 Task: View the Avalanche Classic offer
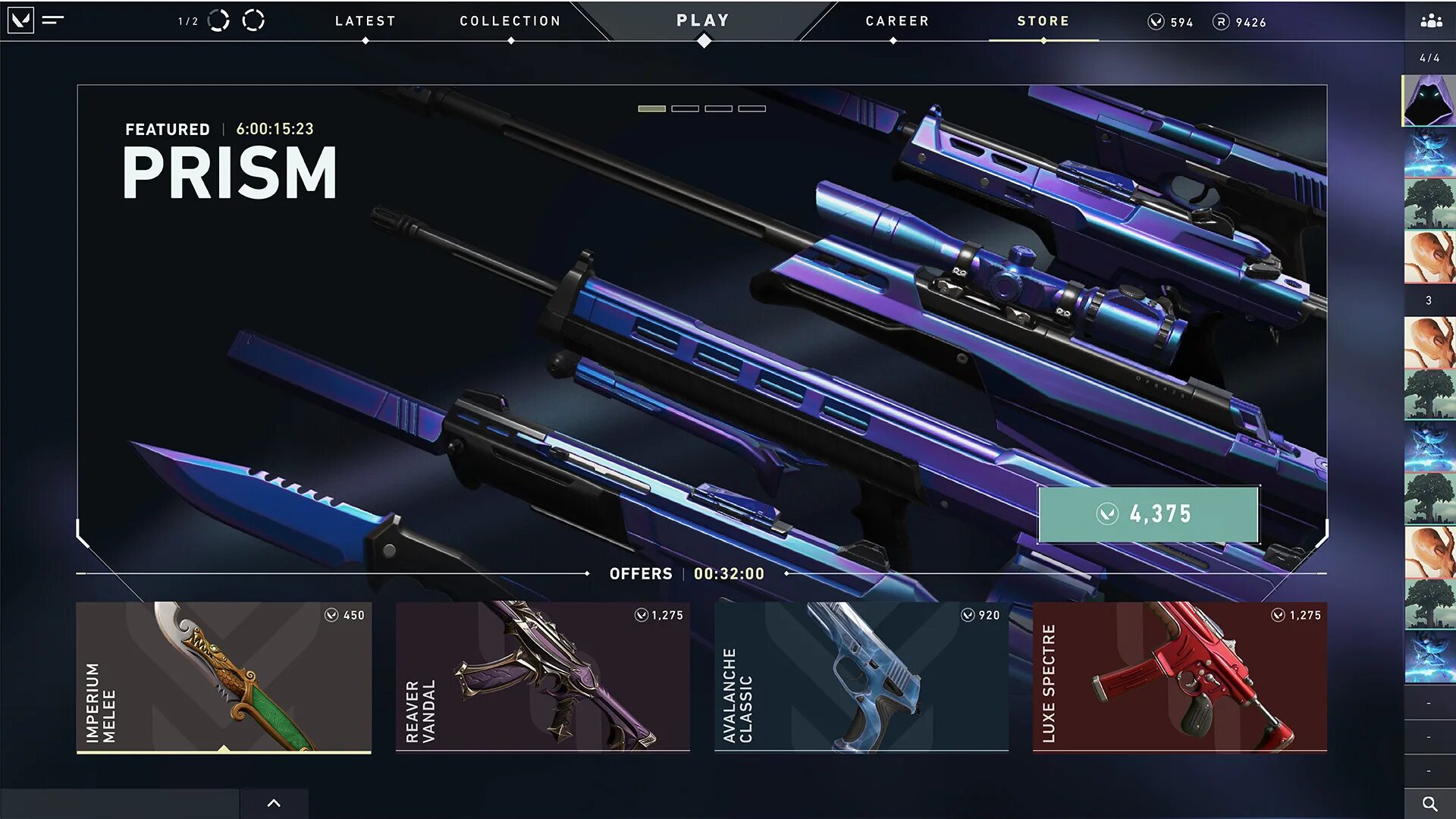861,676
